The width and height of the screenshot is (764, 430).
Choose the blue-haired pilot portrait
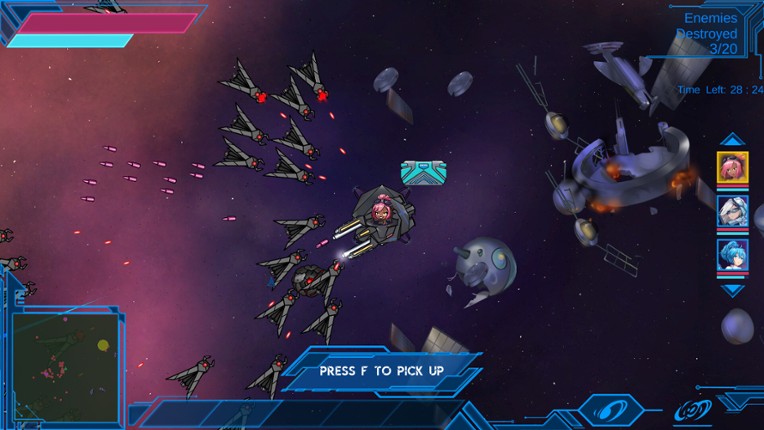pyautogui.click(x=732, y=255)
